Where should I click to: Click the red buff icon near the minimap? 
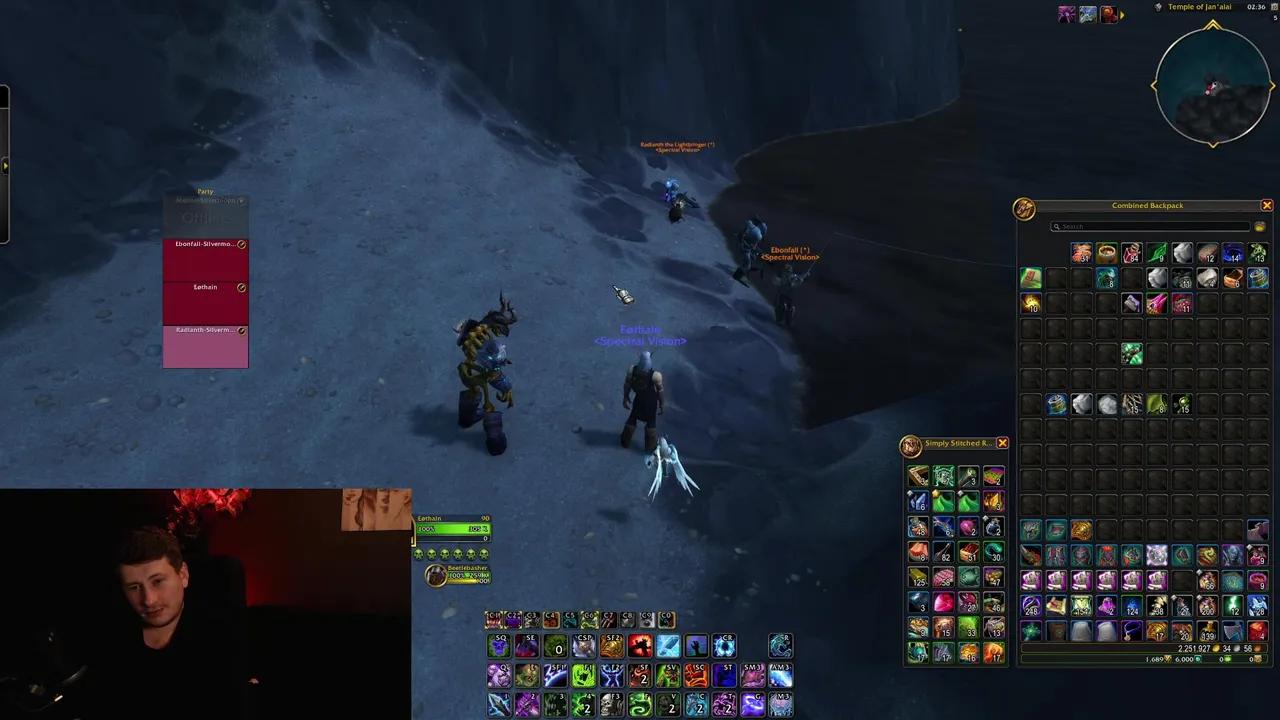[1108, 13]
